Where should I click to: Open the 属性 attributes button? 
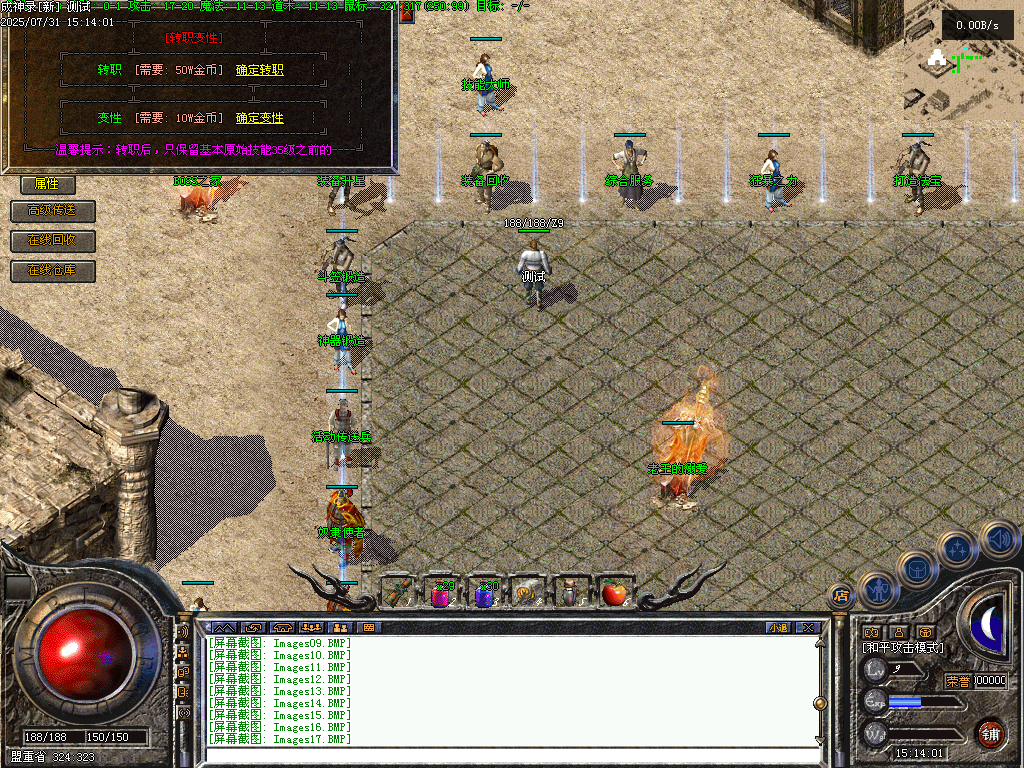47,184
